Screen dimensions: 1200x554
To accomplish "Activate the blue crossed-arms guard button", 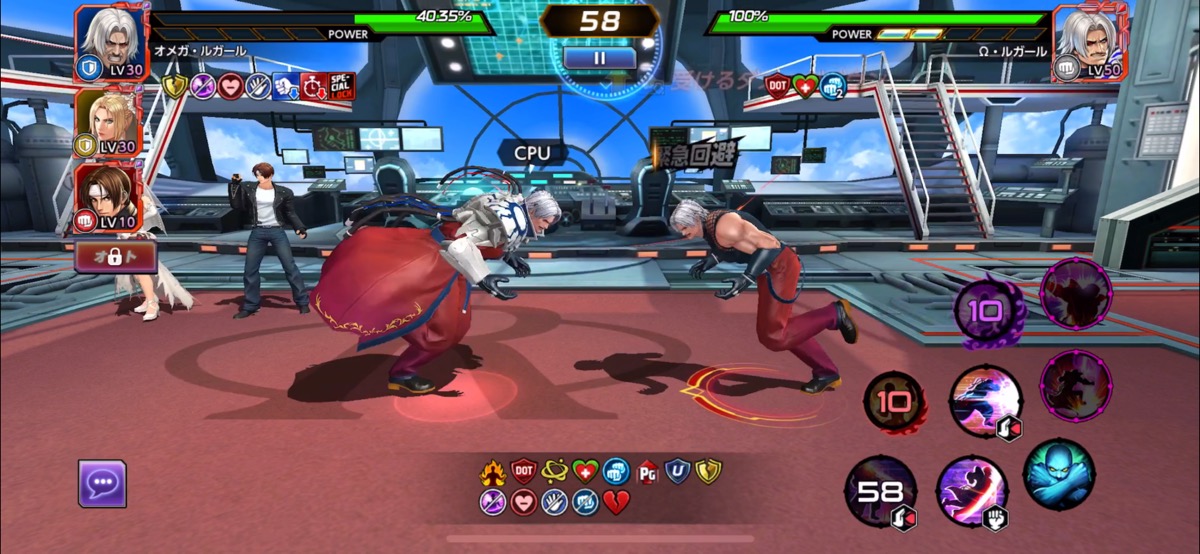I will 1058,473.
